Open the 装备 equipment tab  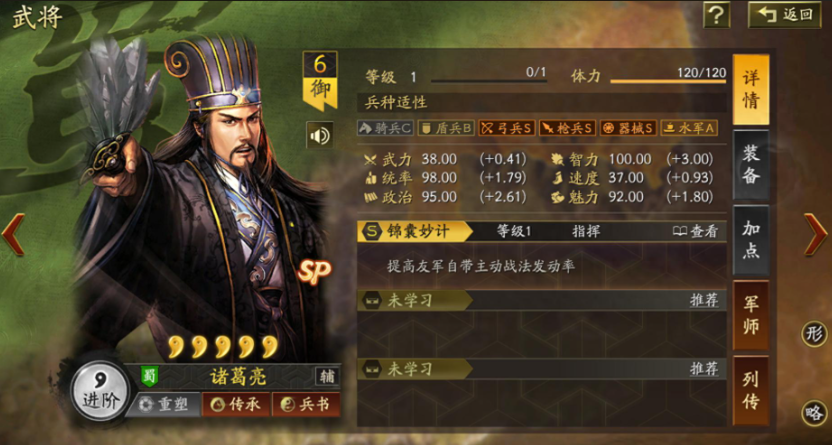(750, 163)
